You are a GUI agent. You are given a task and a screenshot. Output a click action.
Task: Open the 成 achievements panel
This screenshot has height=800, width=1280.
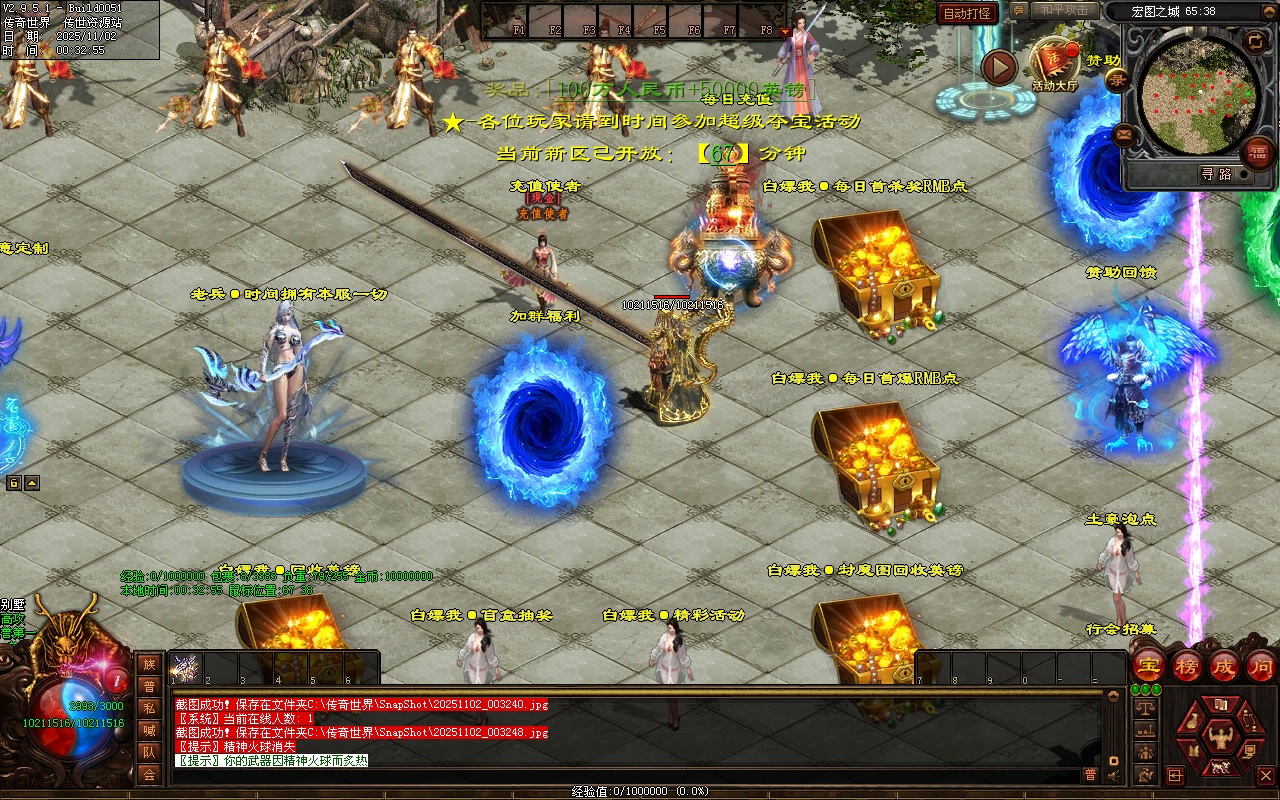[1224, 665]
